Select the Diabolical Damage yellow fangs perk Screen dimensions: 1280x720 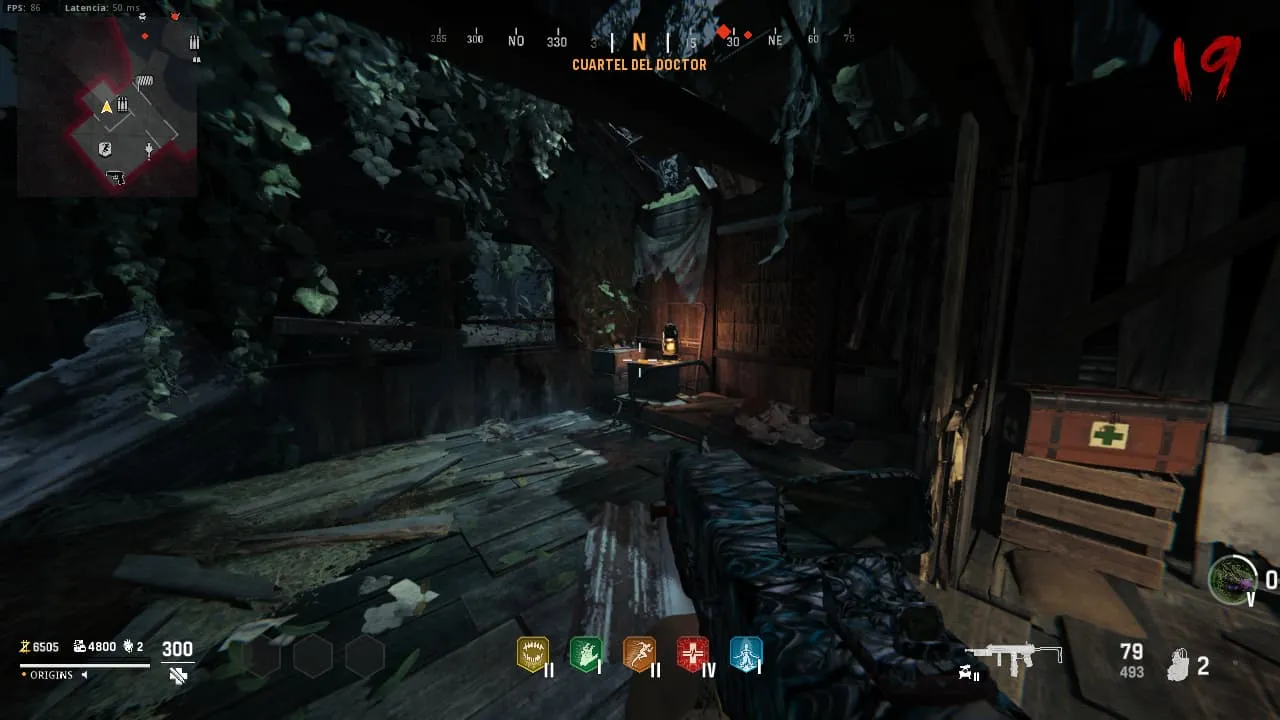[x=533, y=654]
